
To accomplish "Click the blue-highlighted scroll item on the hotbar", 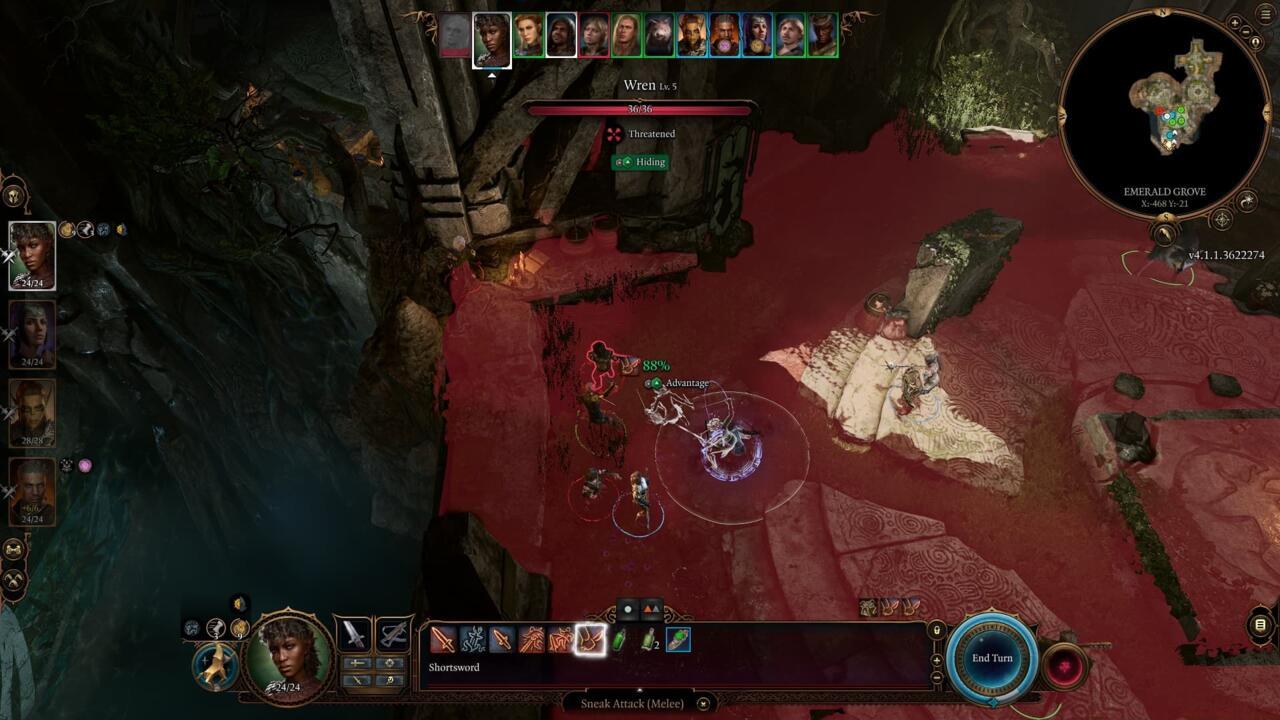I will [676, 640].
